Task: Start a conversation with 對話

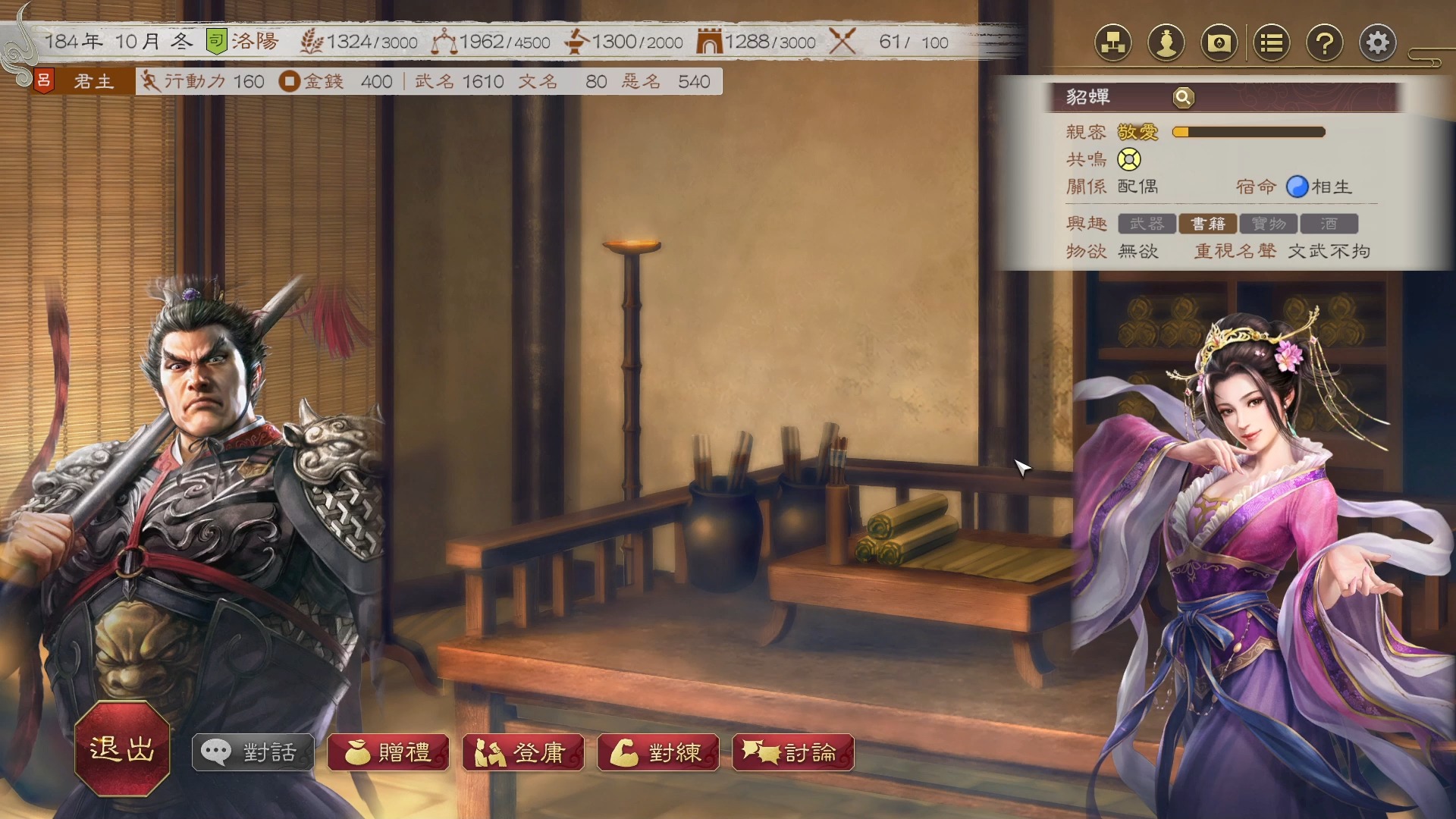Action: pyautogui.click(x=253, y=752)
